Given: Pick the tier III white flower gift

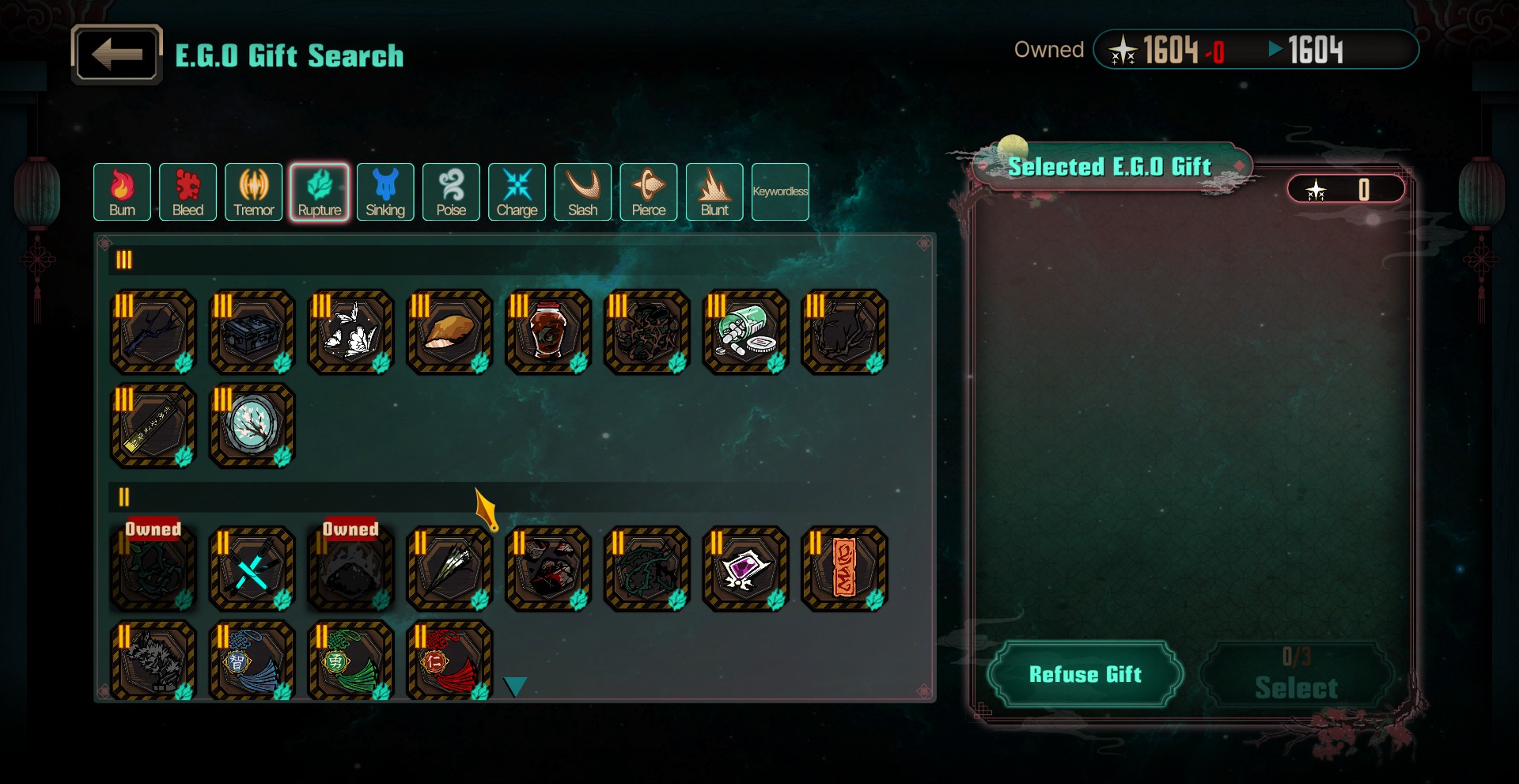Looking at the screenshot, I should (x=350, y=331).
